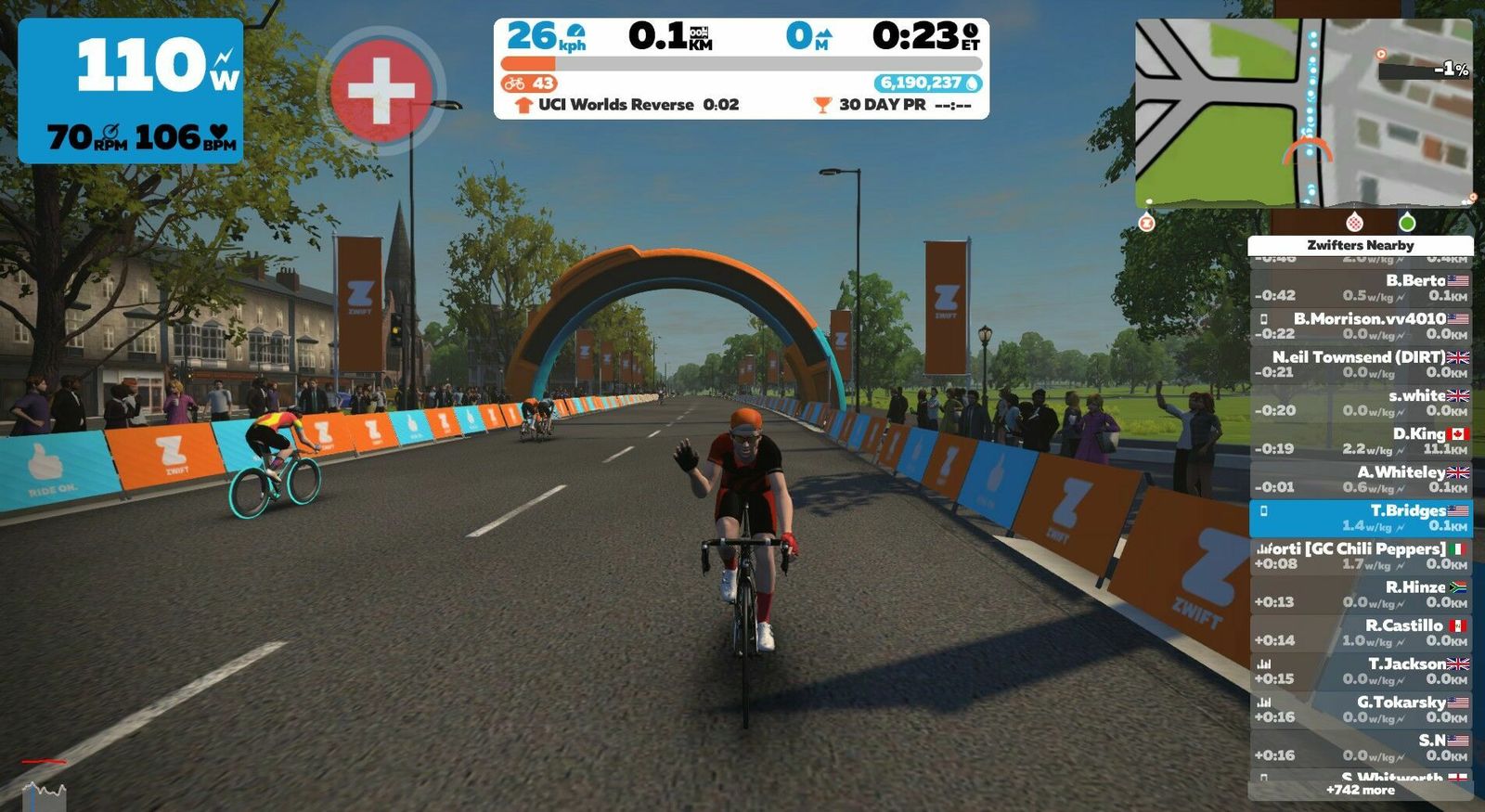This screenshot has width=1485, height=812.
Task: Pick T.Jackson in the nearby list
Action: (1360, 671)
